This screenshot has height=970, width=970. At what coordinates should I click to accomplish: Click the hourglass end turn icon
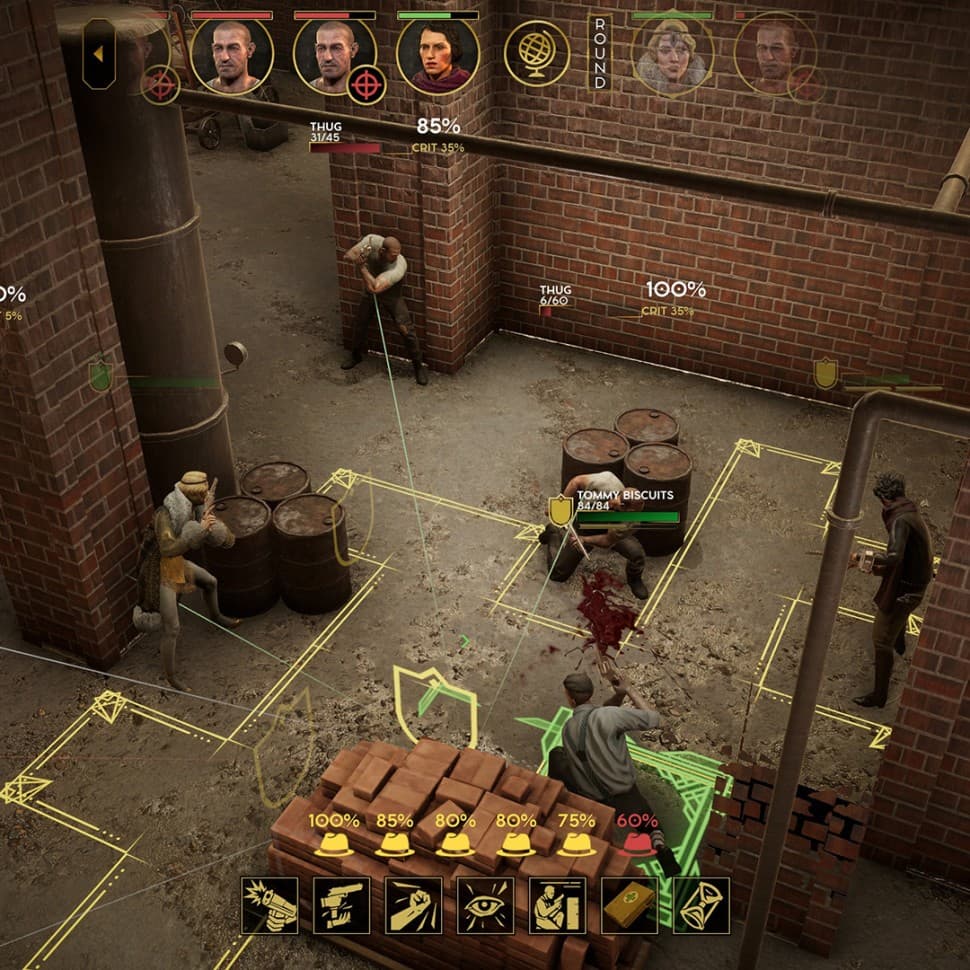(x=702, y=905)
